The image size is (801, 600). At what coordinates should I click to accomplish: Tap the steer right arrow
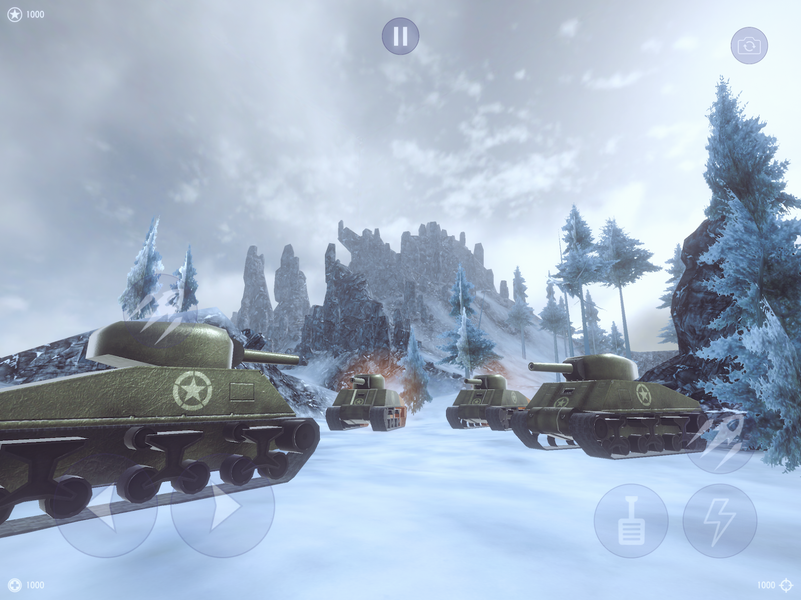(222, 507)
